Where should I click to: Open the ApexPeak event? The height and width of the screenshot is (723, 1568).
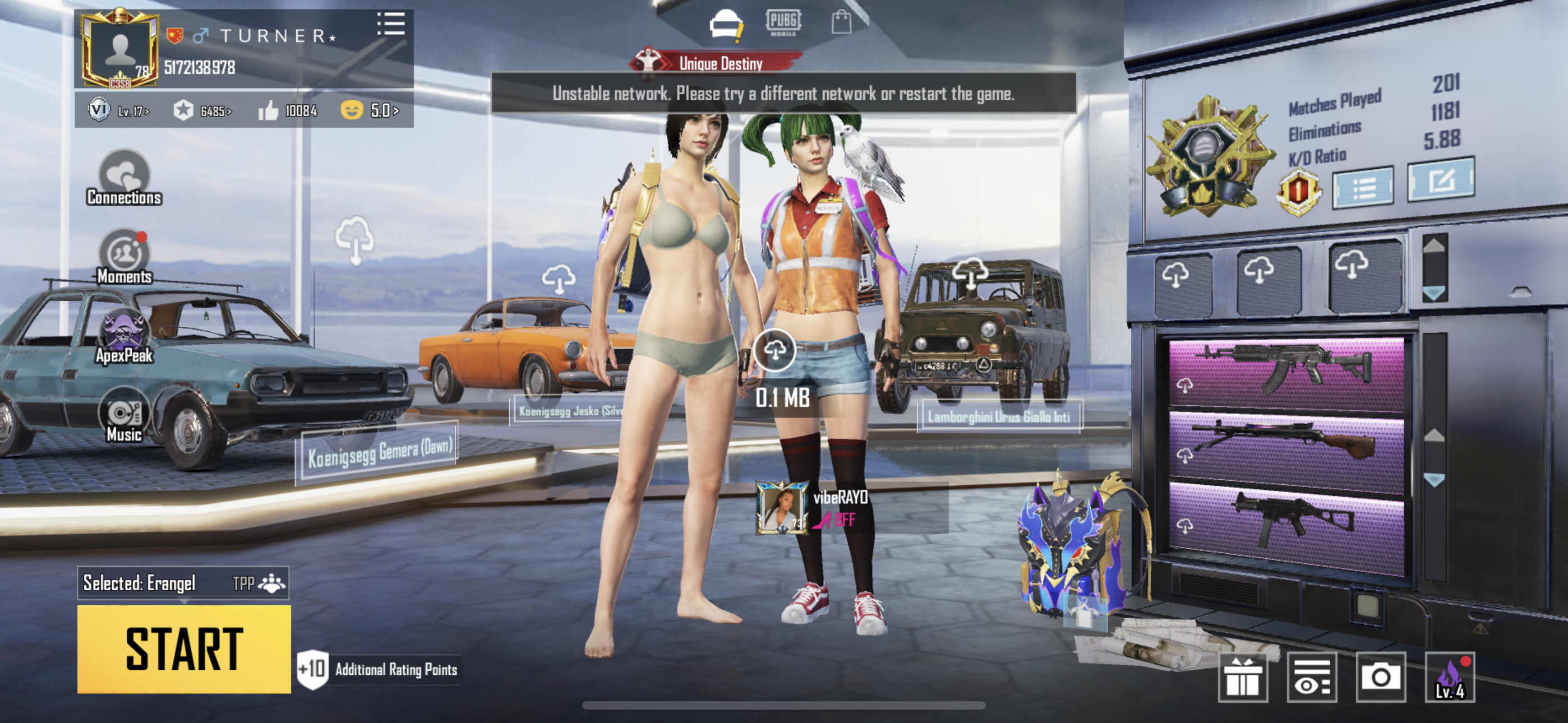(x=124, y=336)
